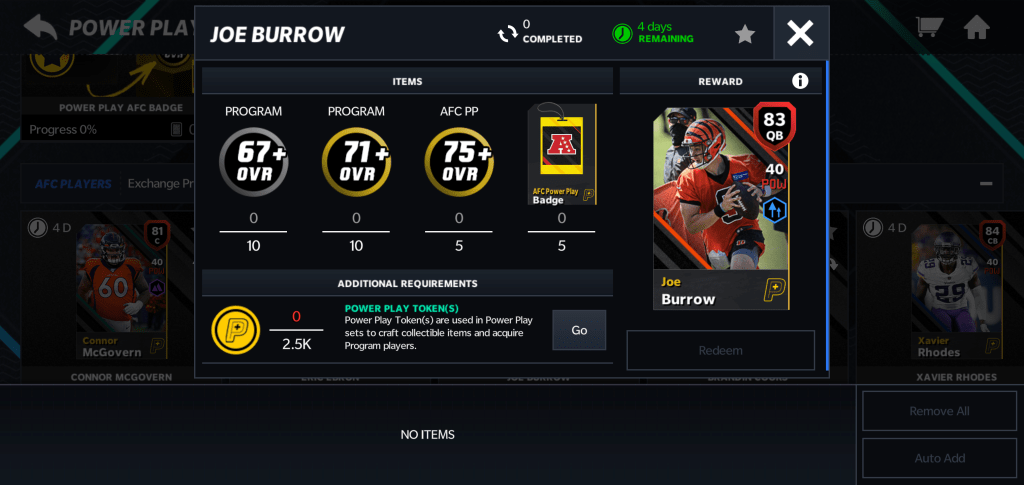Image resolution: width=1024 pixels, height=485 pixels.
Task: Auto Add items to the set
Action: pos(939,458)
